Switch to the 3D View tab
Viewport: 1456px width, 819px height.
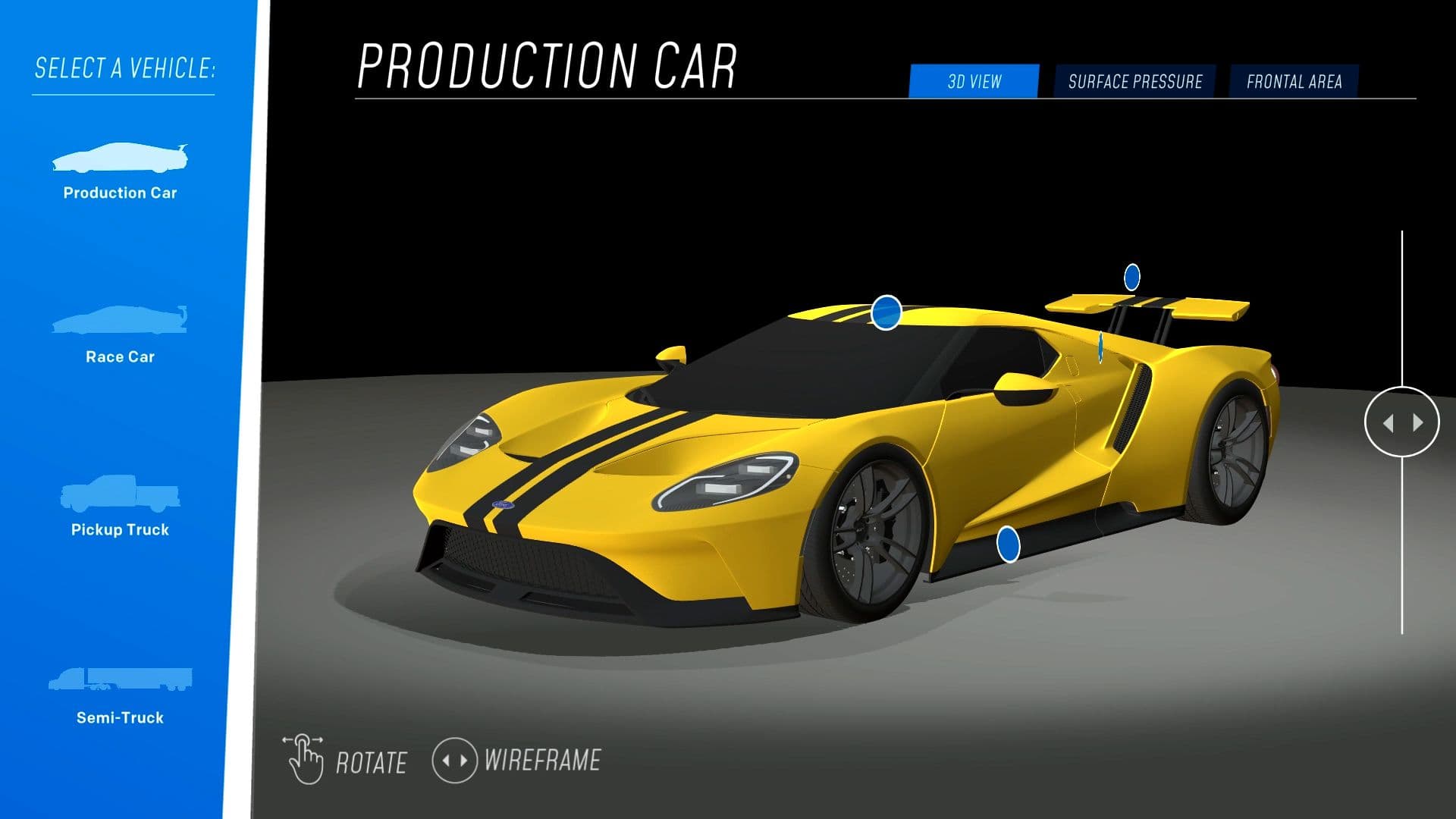(974, 82)
